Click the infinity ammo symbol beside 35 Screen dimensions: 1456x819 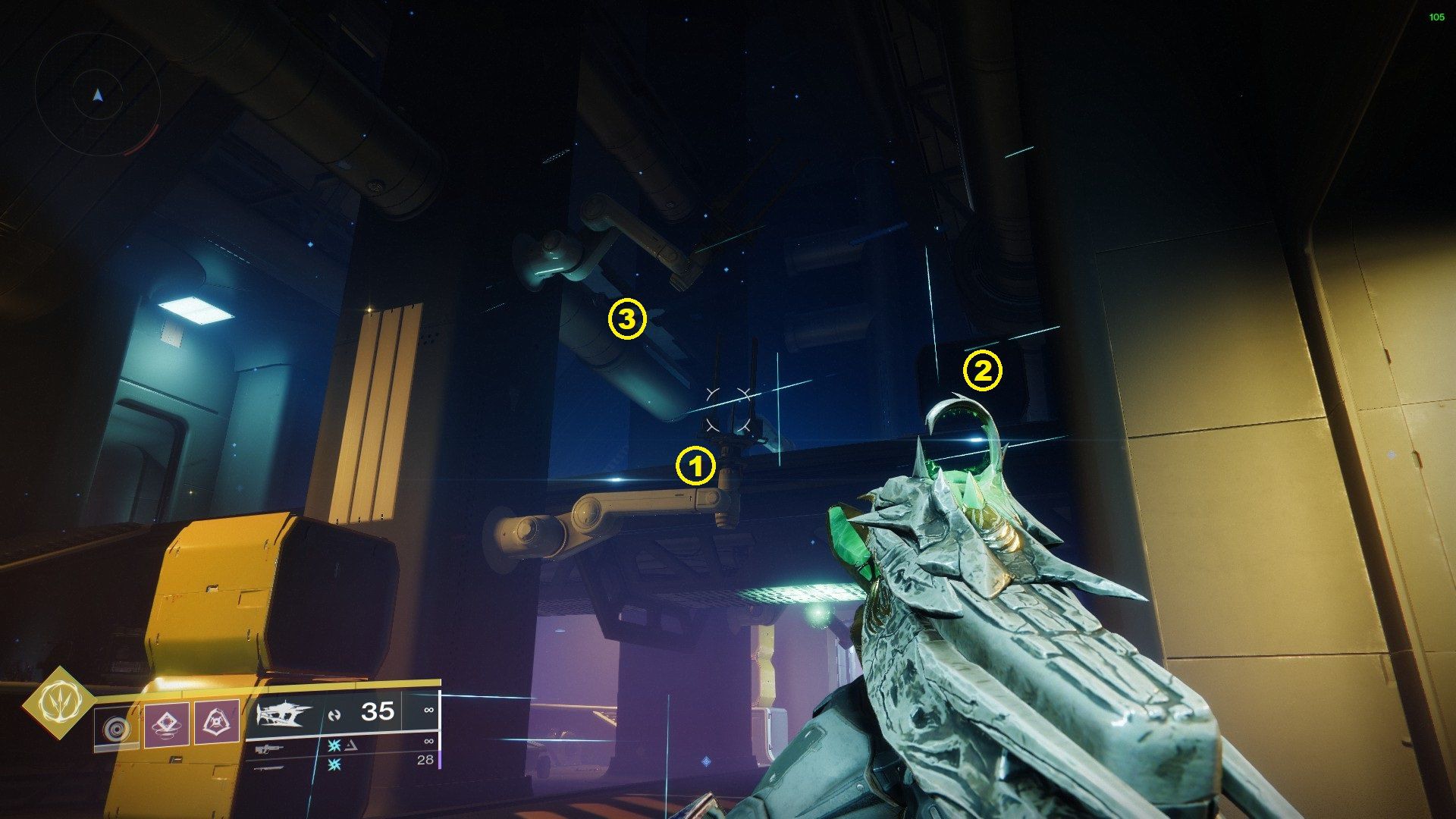[x=430, y=710]
